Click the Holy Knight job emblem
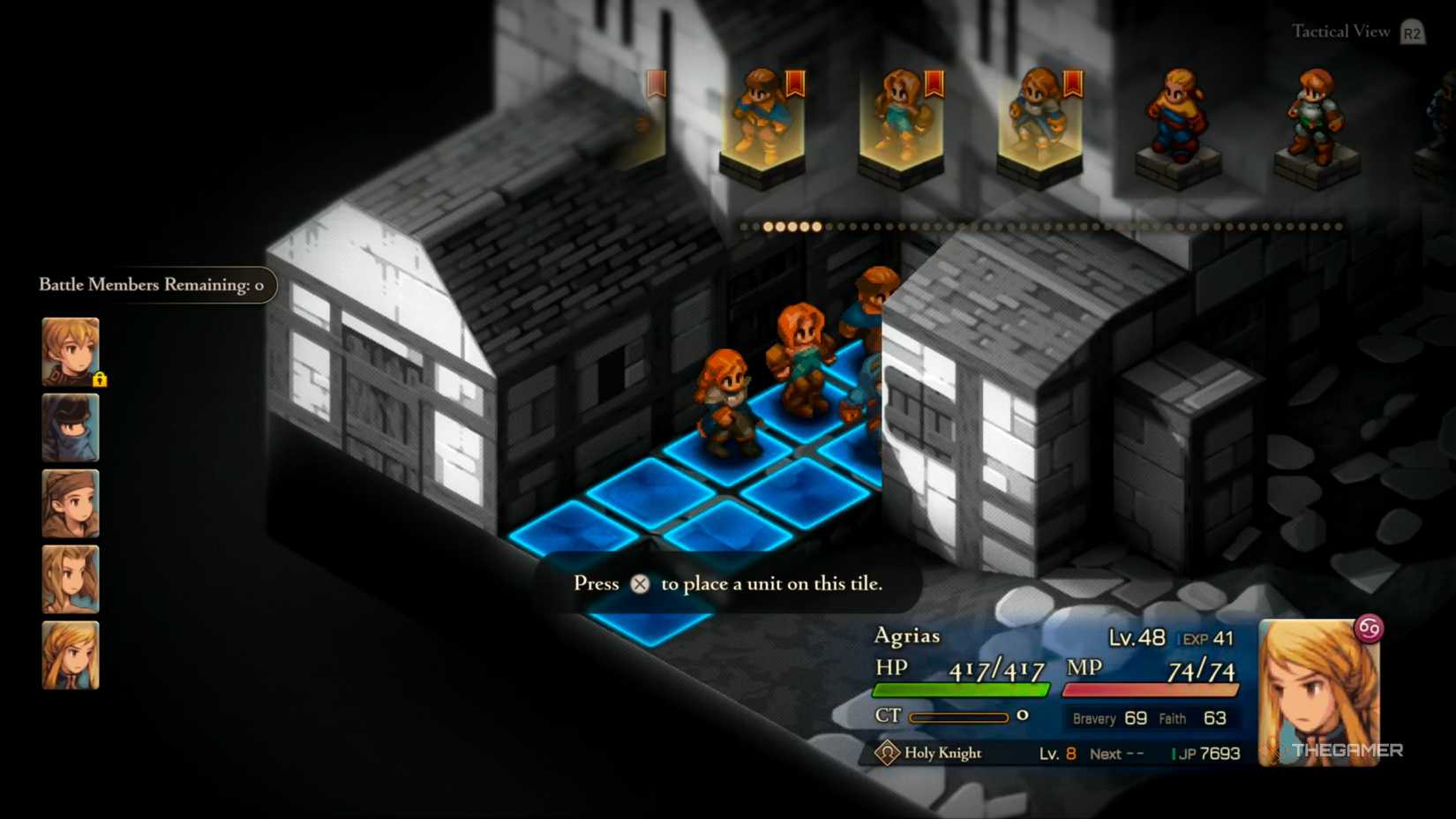Screen dimensions: 1456x819 (887, 753)
